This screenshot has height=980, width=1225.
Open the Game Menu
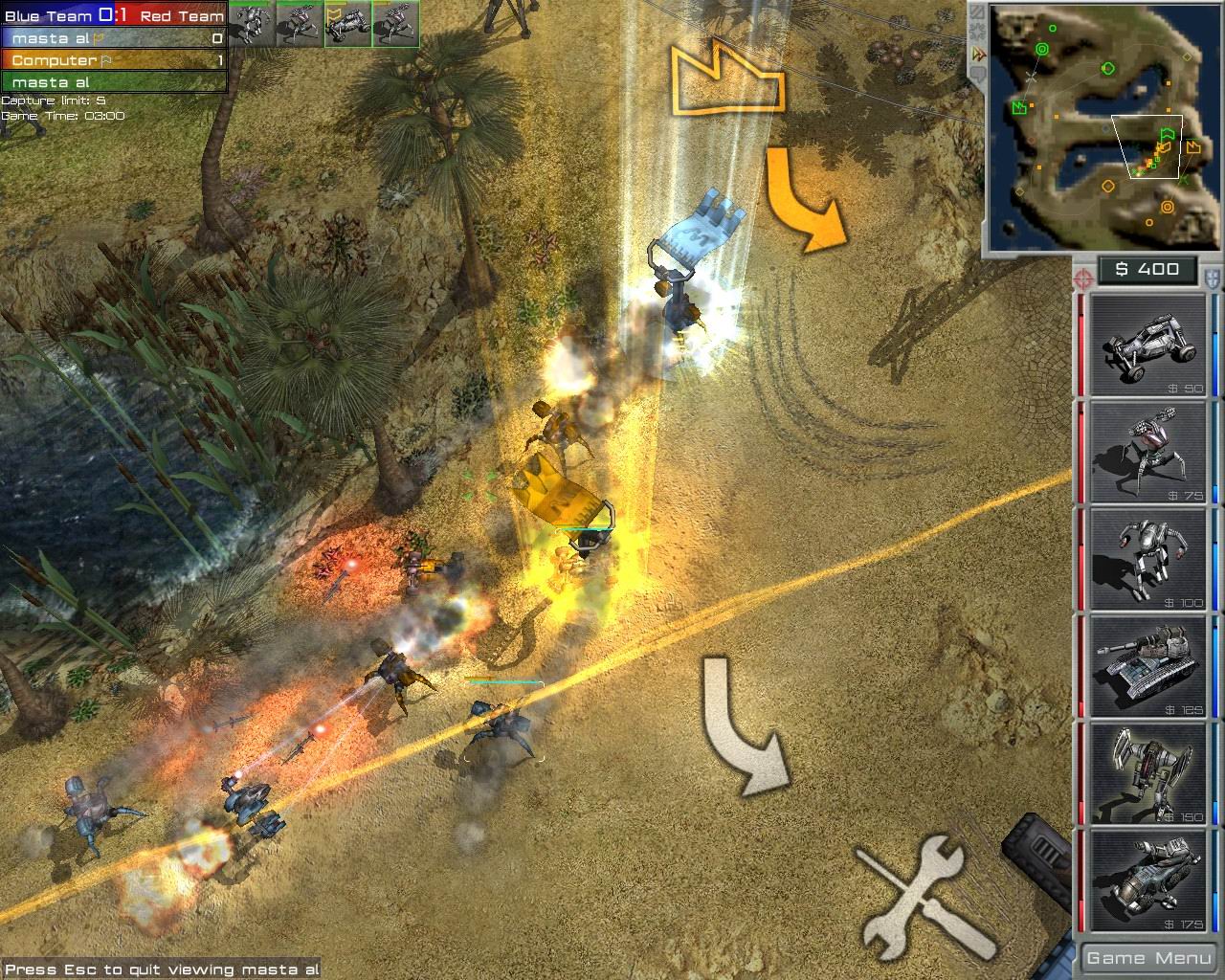point(1147,957)
